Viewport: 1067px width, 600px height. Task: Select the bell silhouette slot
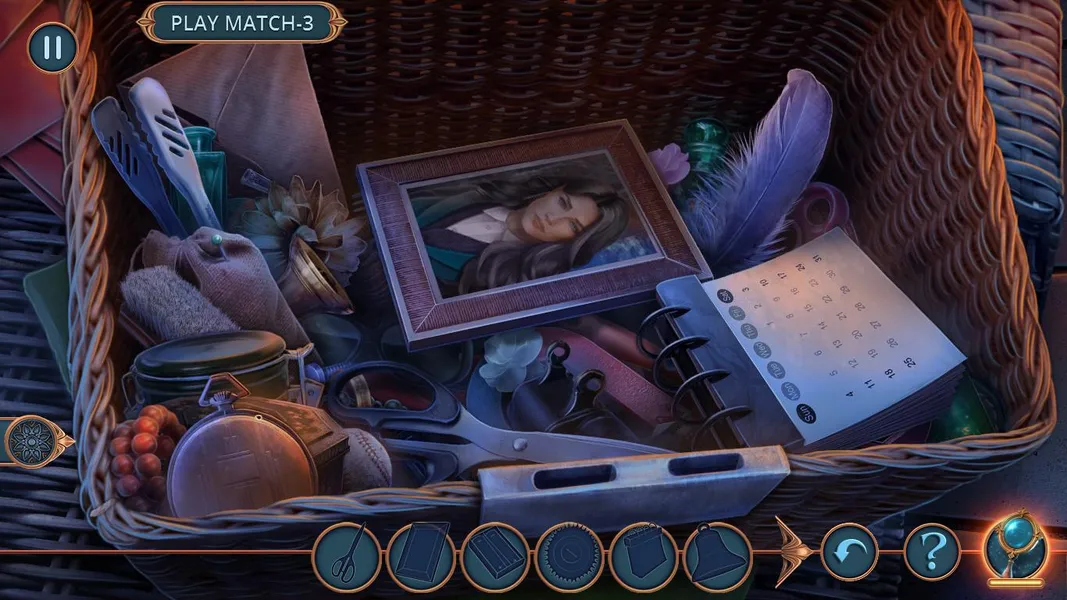tap(717, 557)
